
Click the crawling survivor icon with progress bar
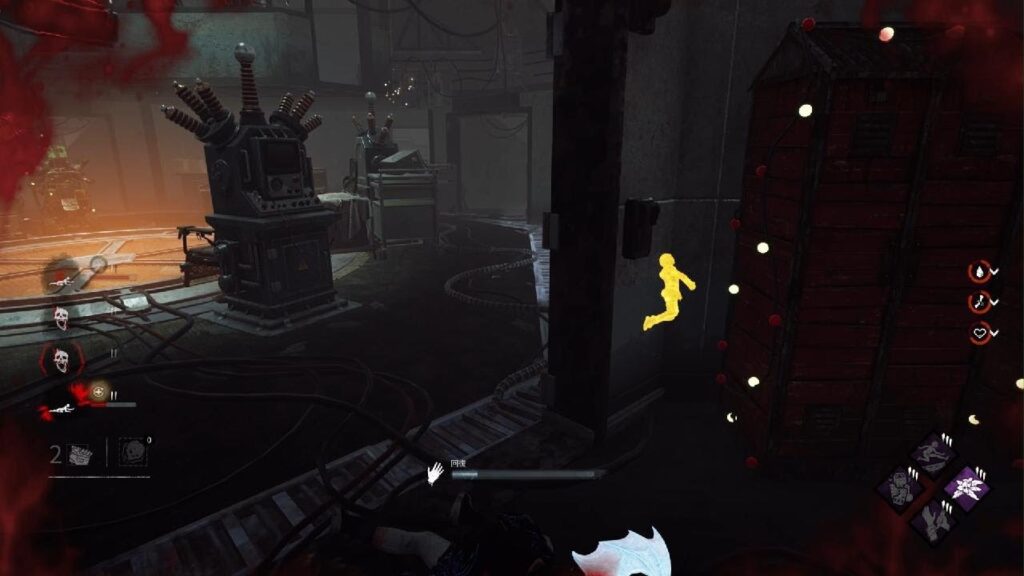[60, 408]
